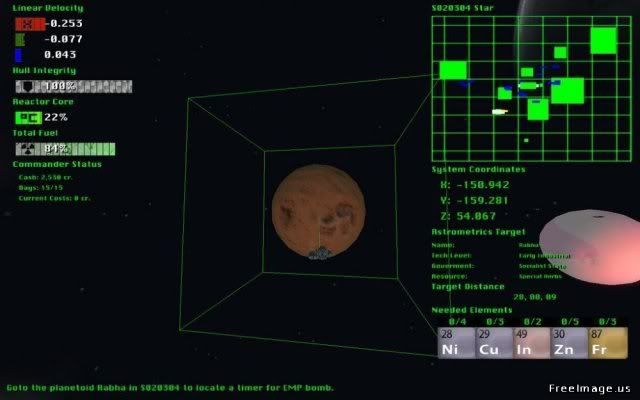Image resolution: width=640 pixels, height=400 pixels.
Task: Choose the In indium element tile
Action: (531, 342)
